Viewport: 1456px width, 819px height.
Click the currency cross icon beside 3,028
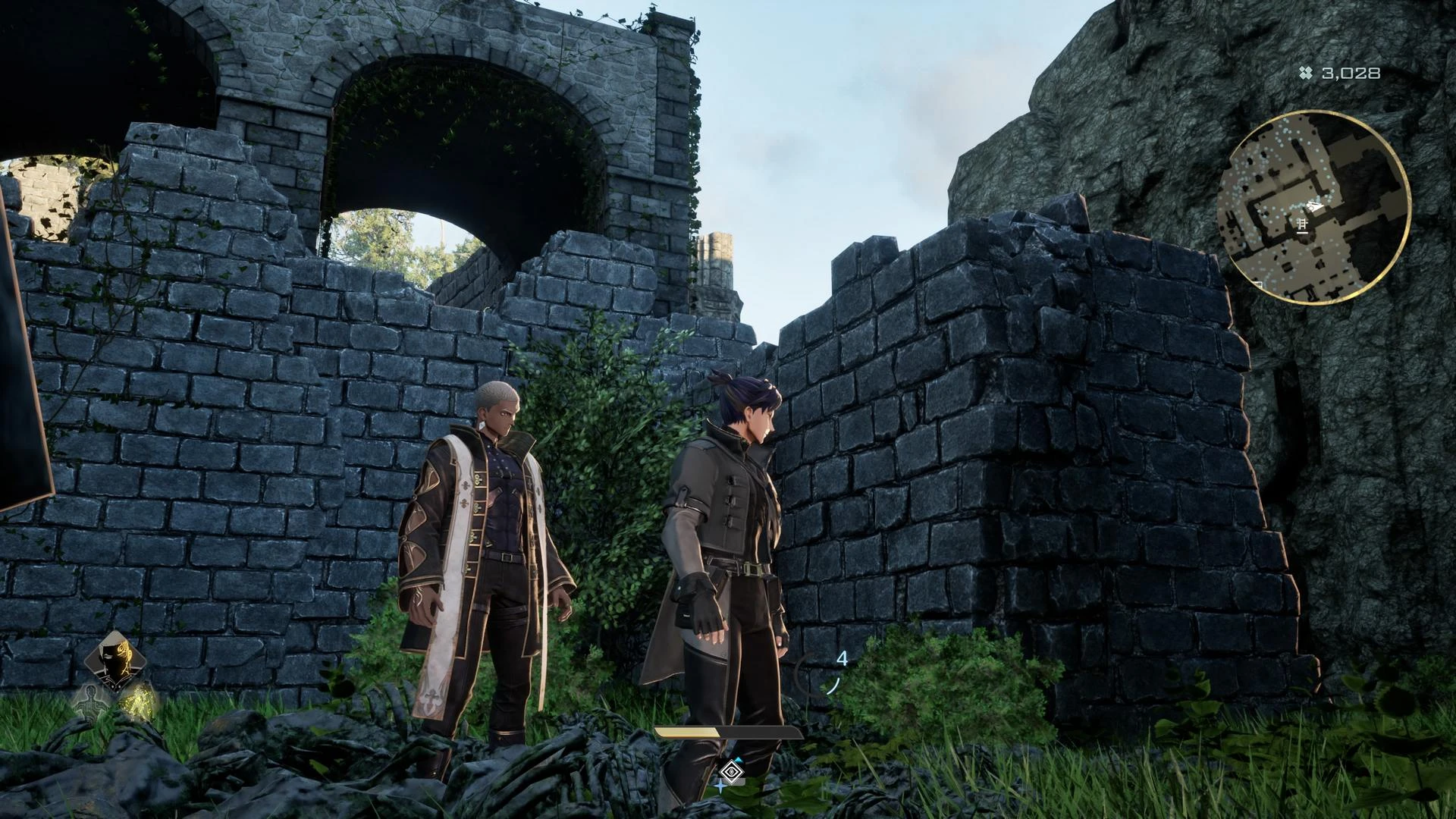(x=1304, y=74)
